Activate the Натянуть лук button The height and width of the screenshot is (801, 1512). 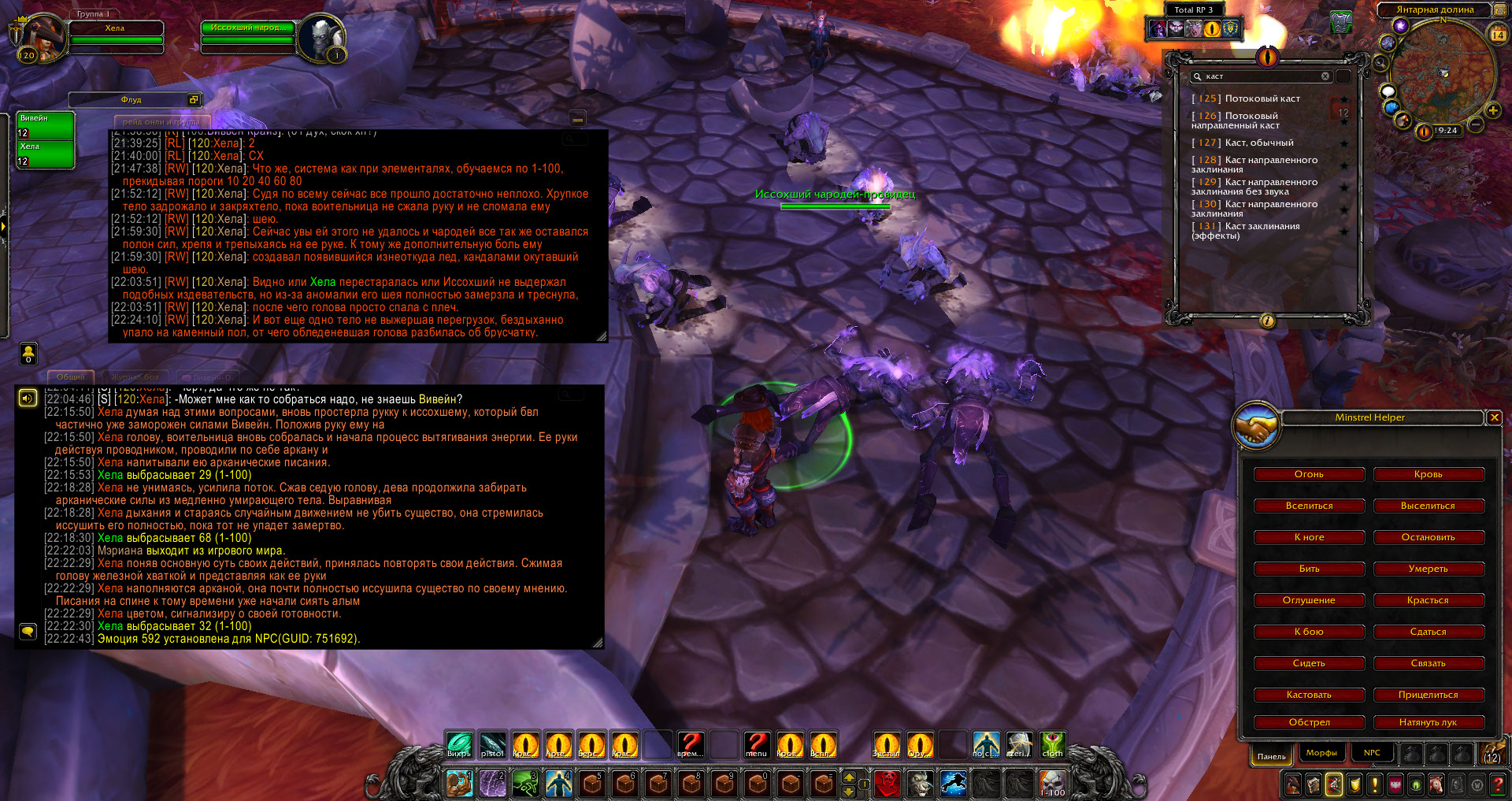point(1428,722)
